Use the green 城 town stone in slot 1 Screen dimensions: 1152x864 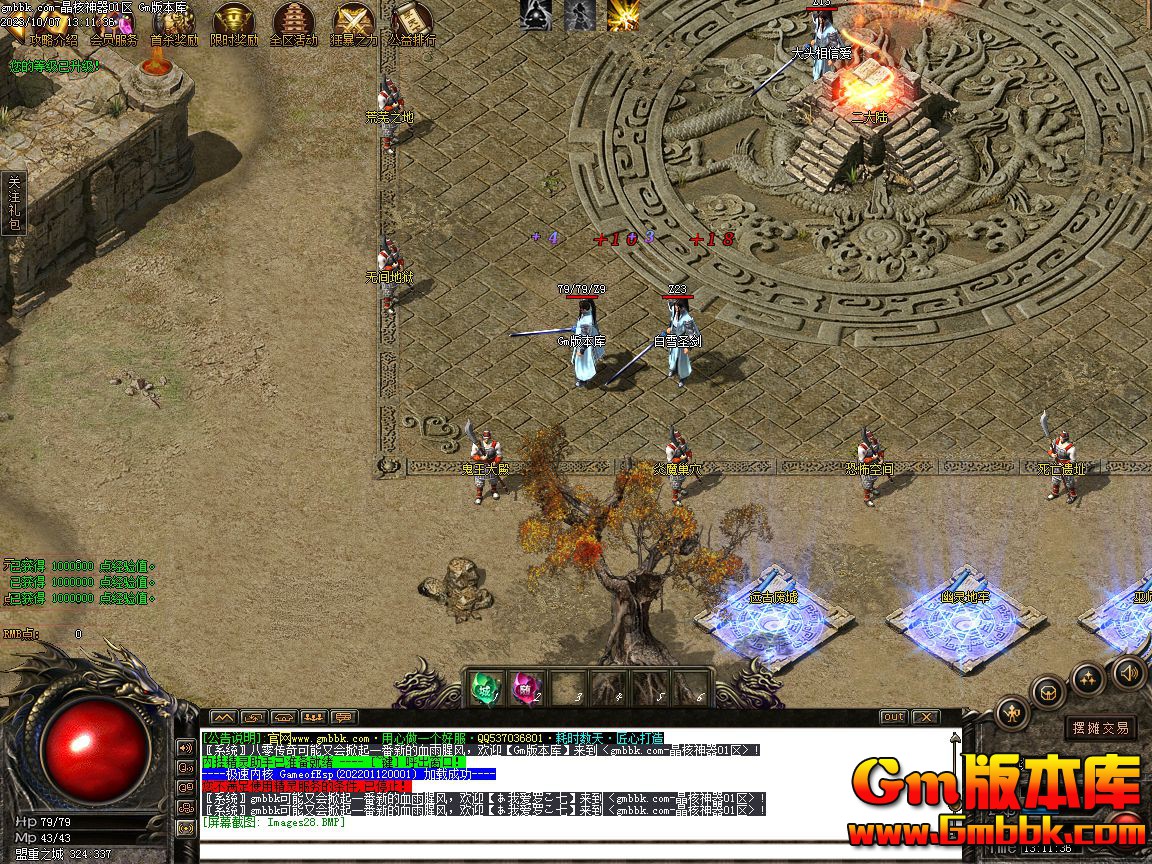click(x=486, y=688)
